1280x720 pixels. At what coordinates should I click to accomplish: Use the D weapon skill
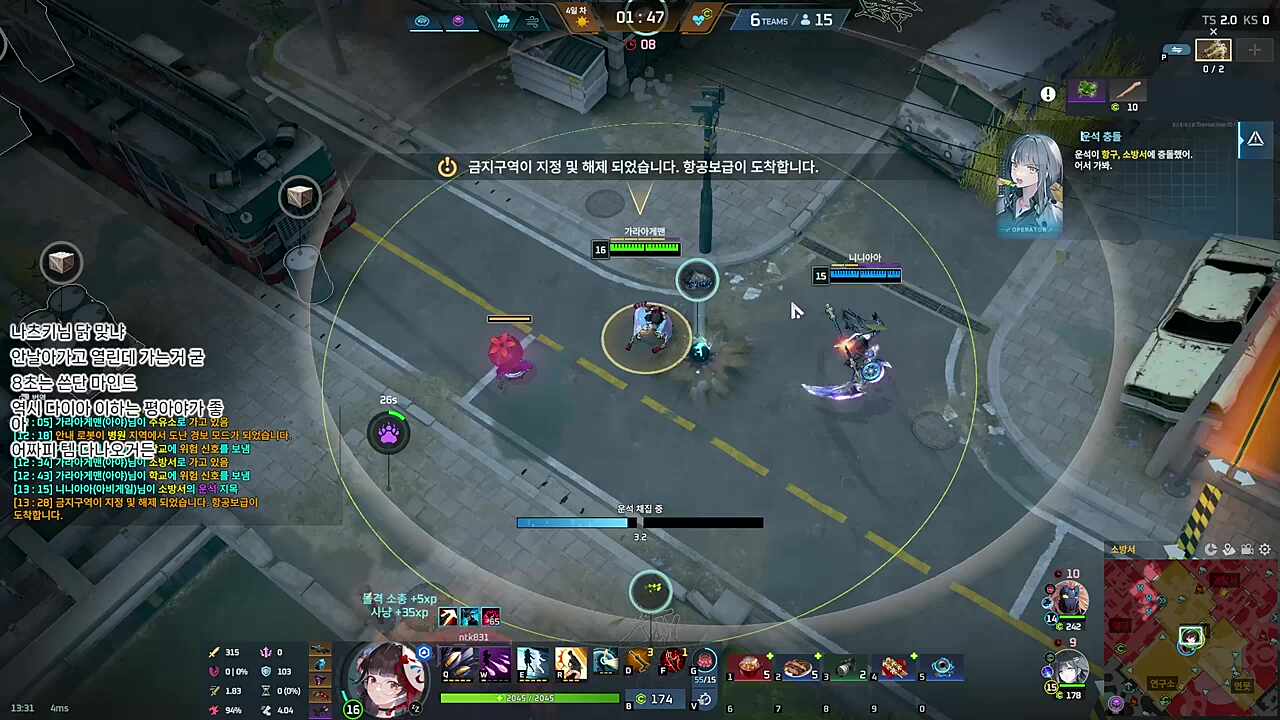(x=638, y=660)
